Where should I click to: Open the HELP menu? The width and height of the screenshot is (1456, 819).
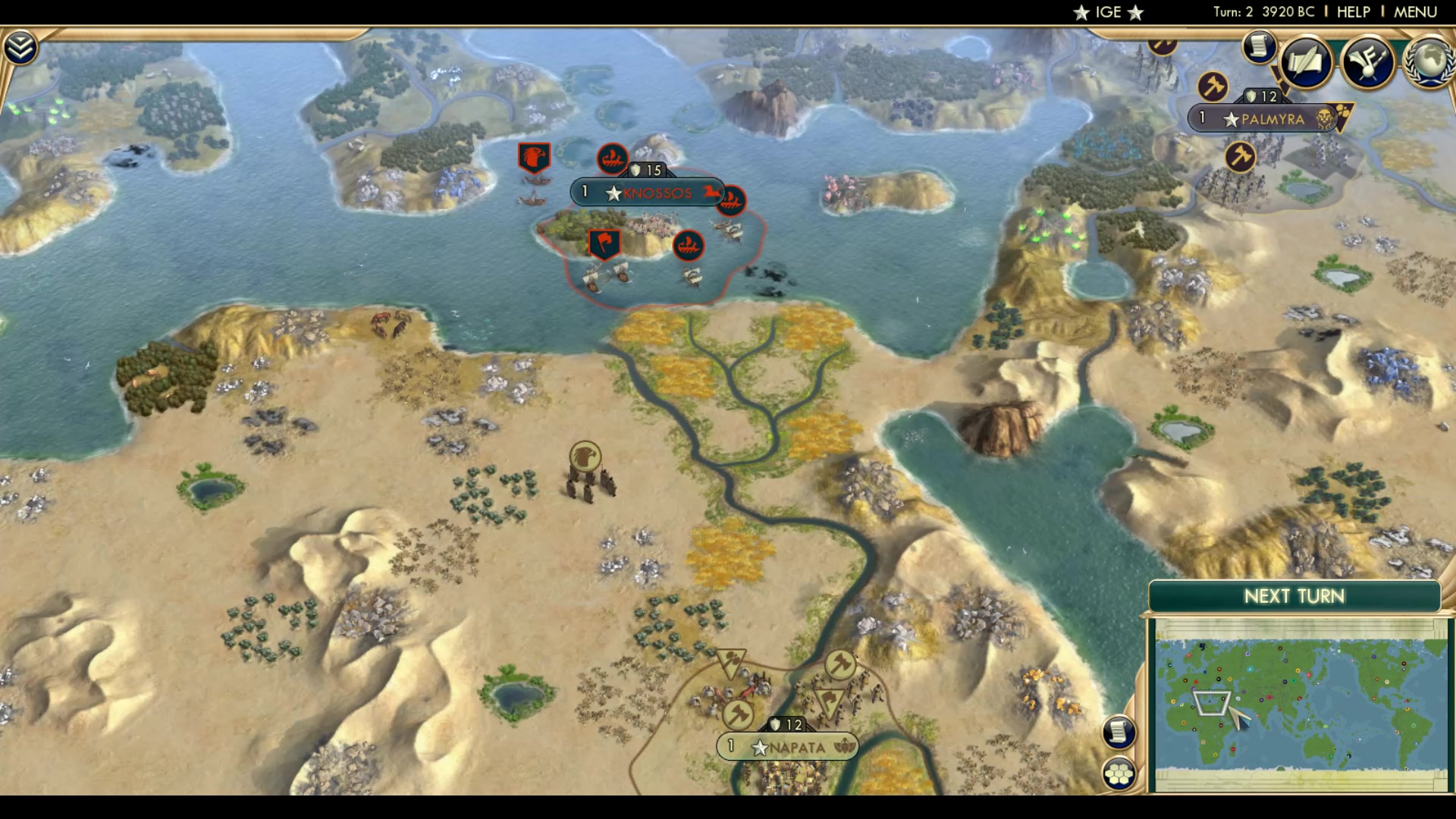tap(1354, 11)
